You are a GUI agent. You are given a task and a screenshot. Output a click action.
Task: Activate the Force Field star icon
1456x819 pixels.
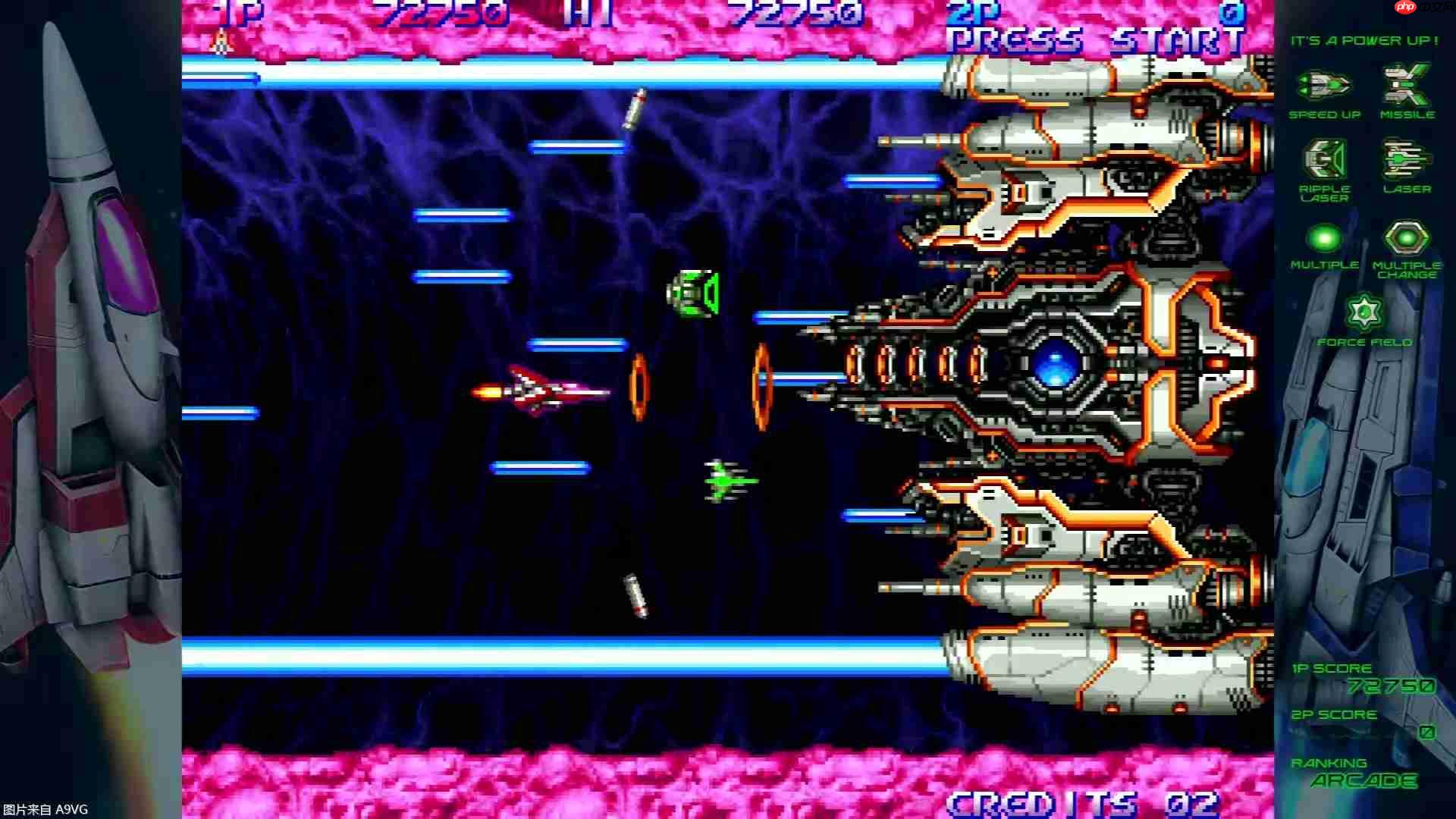click(1364, 312)
